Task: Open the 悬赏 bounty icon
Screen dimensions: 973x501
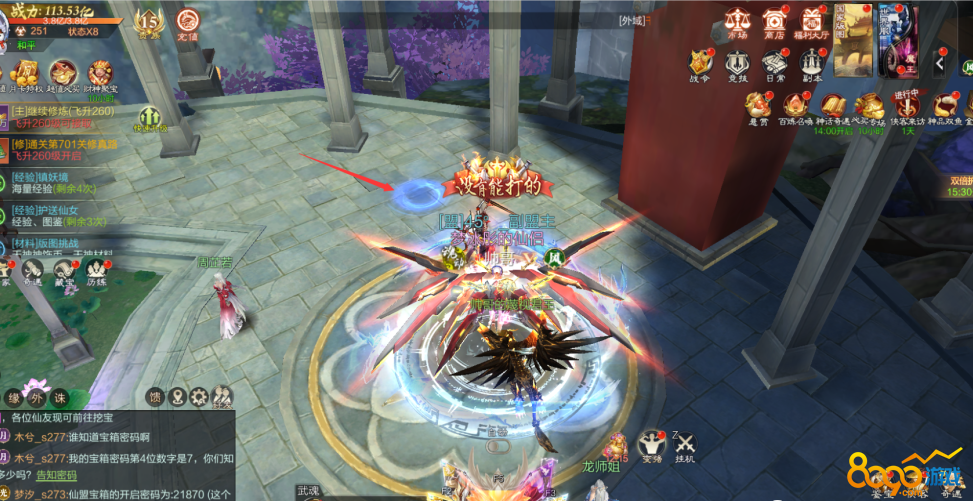Action: point(759,106)
